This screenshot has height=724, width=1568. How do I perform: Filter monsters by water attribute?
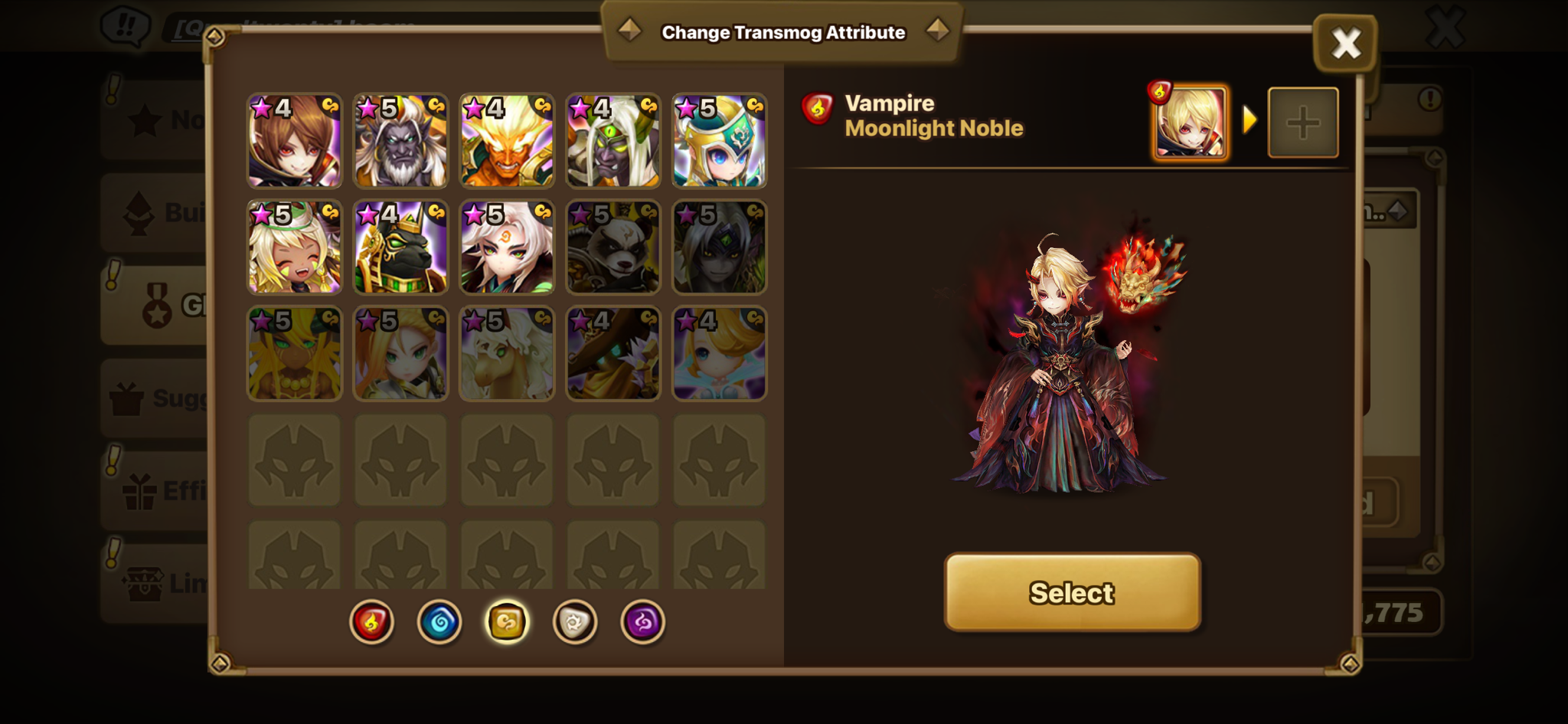coord(439,621)
